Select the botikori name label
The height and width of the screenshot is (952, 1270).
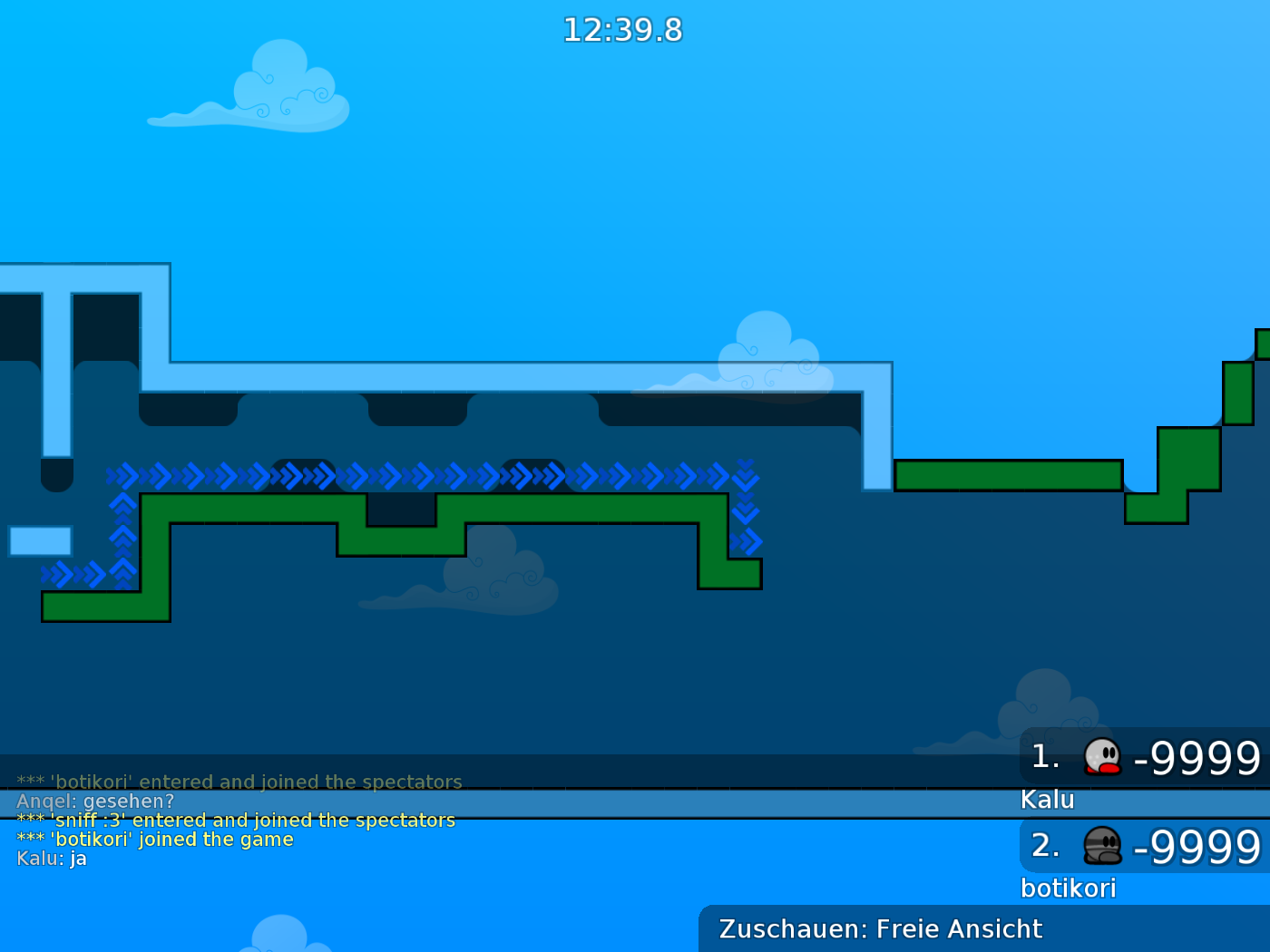click(x=1070, y=889)
